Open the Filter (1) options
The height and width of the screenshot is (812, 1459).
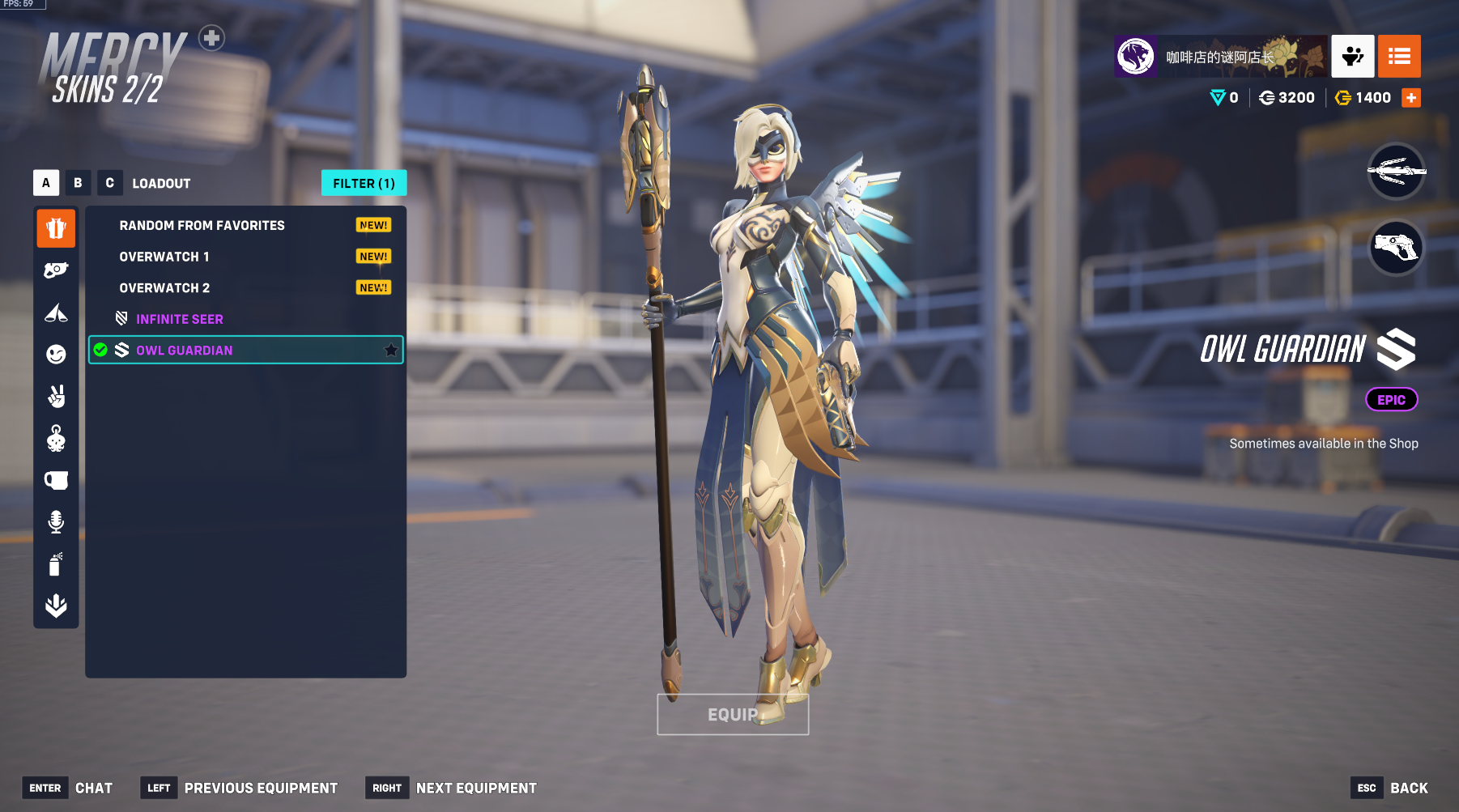364,184
